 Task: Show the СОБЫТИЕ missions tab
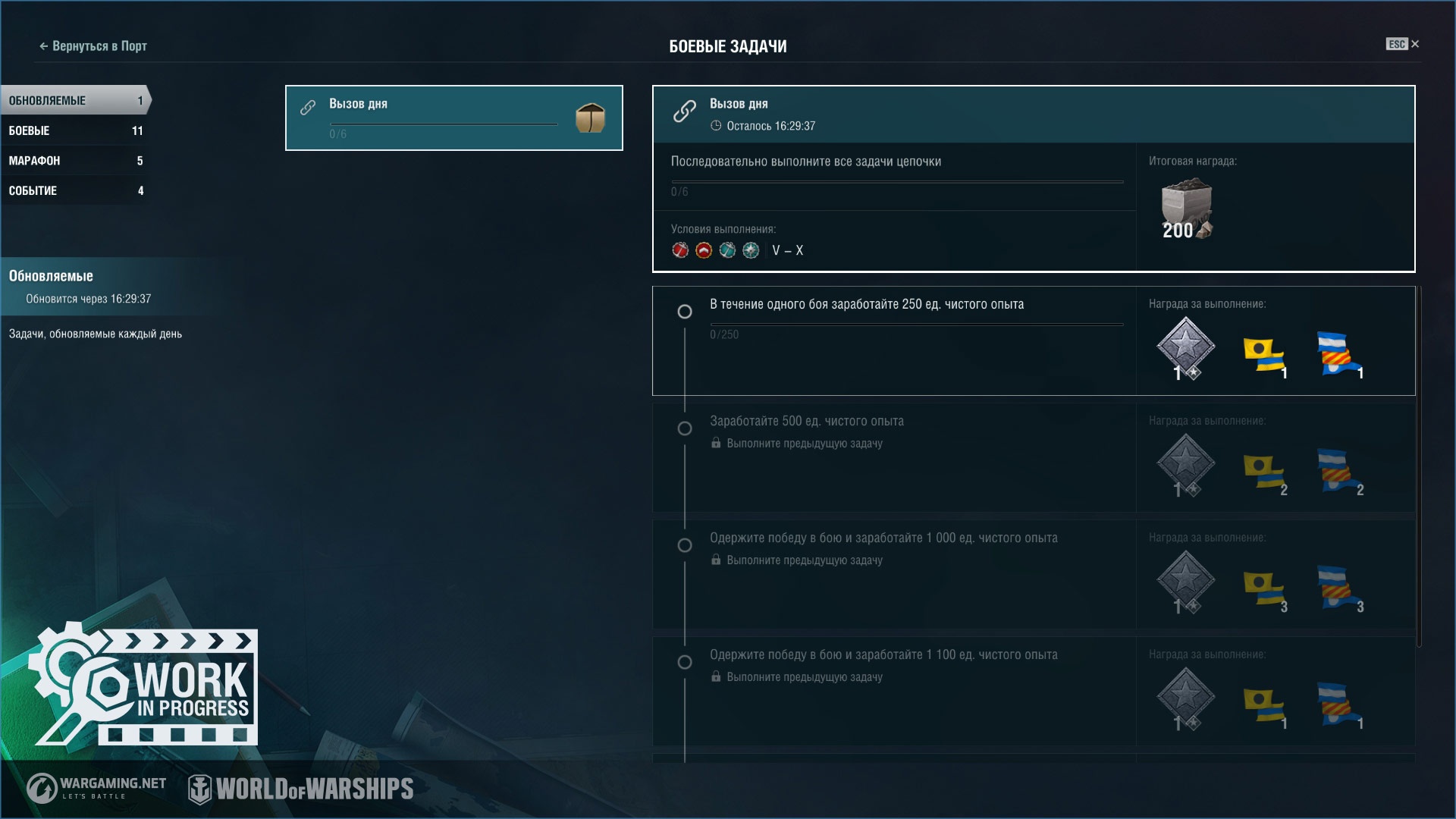(74, 190)
